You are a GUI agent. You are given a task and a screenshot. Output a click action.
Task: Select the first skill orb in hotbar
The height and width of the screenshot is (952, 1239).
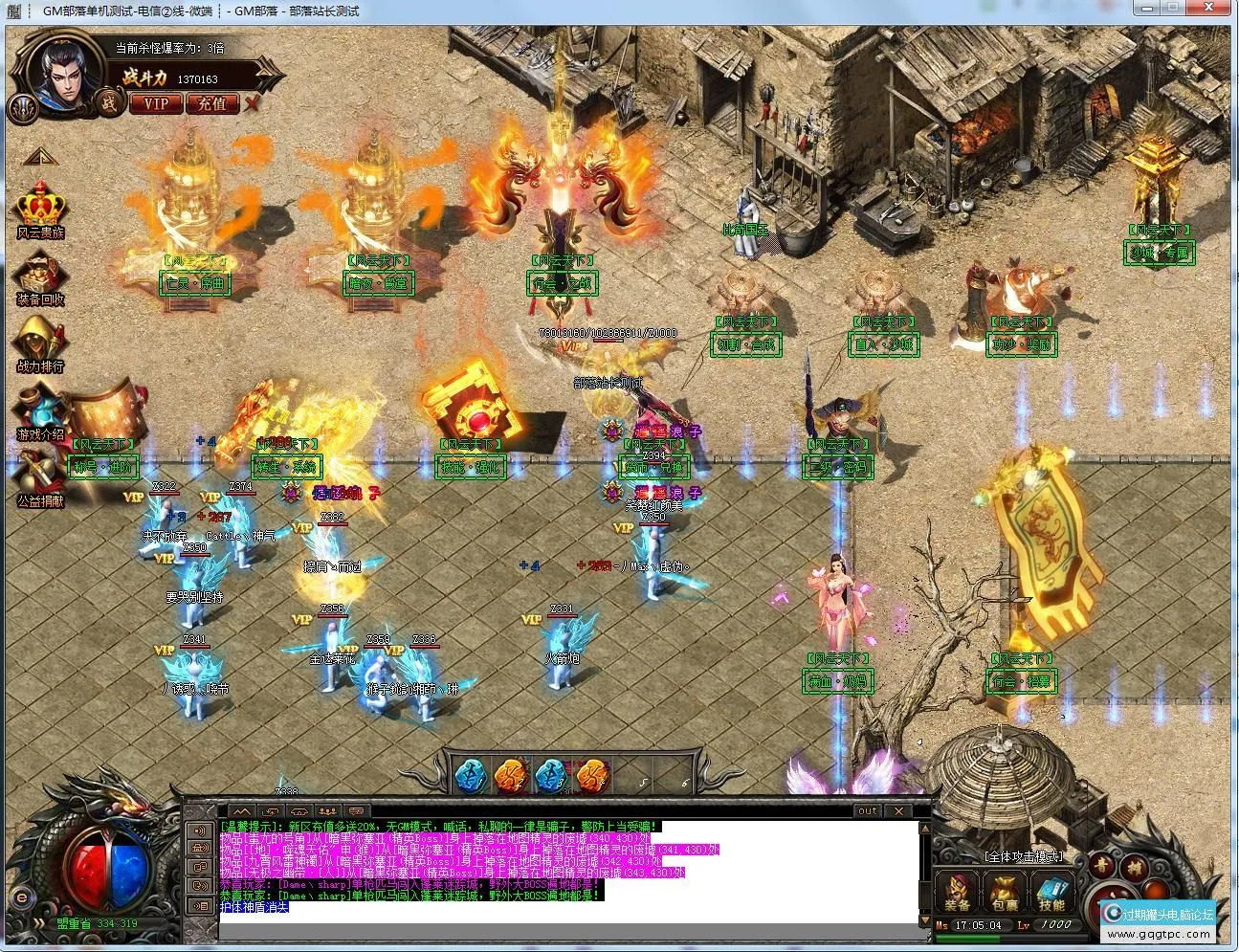coord(471,778)
